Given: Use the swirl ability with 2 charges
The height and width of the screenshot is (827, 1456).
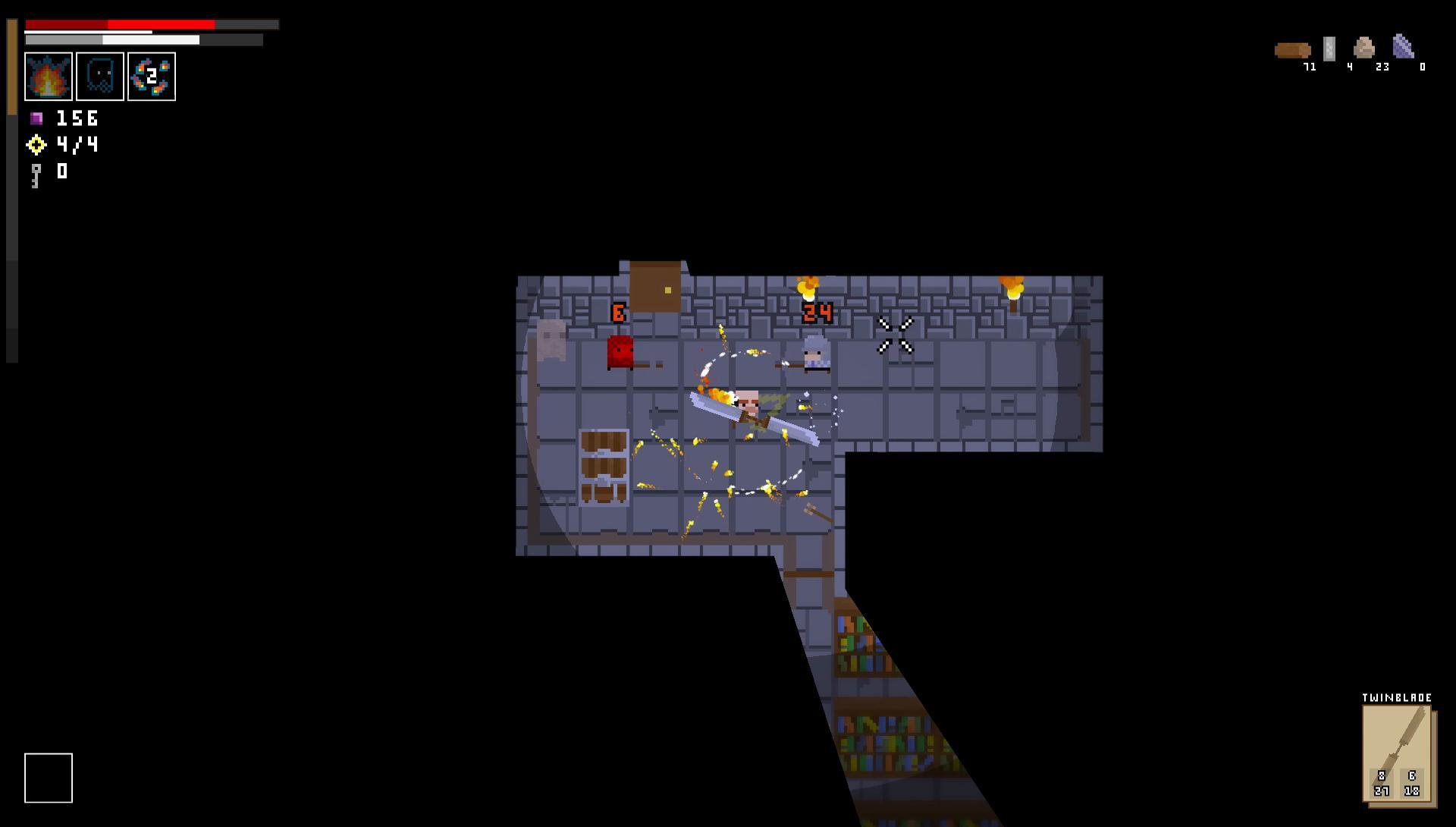Looking at the screenshot, I should [x=152, y=76].
